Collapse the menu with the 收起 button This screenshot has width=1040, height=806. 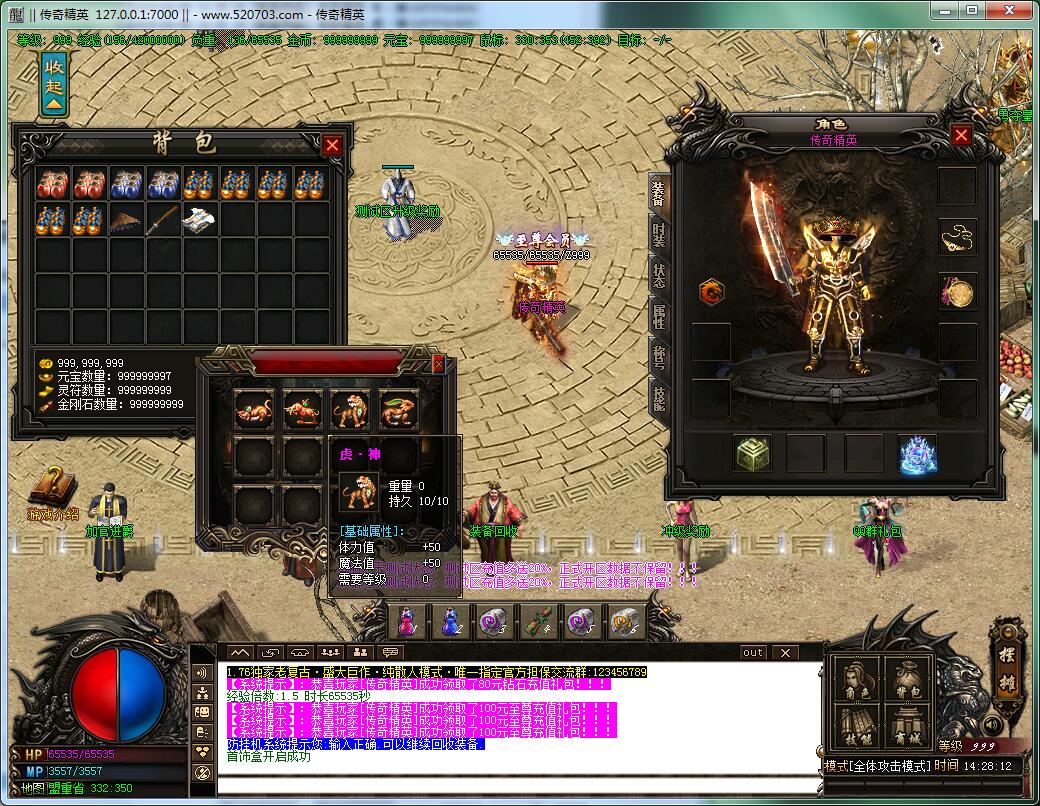(x=54, y=84)
